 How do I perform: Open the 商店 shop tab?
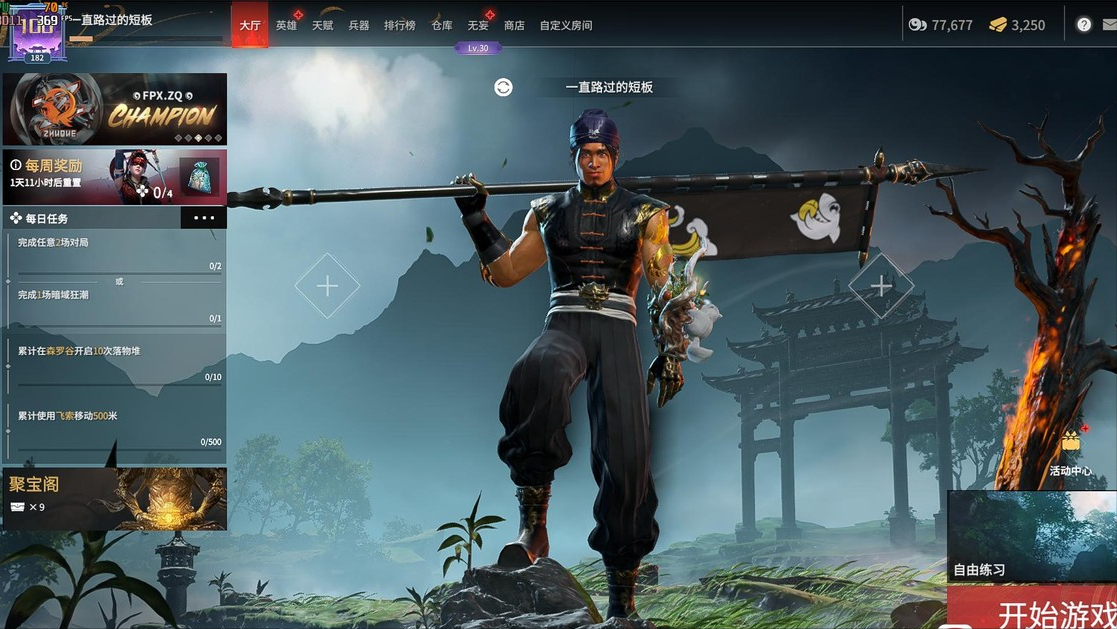(x=514, y=25)
